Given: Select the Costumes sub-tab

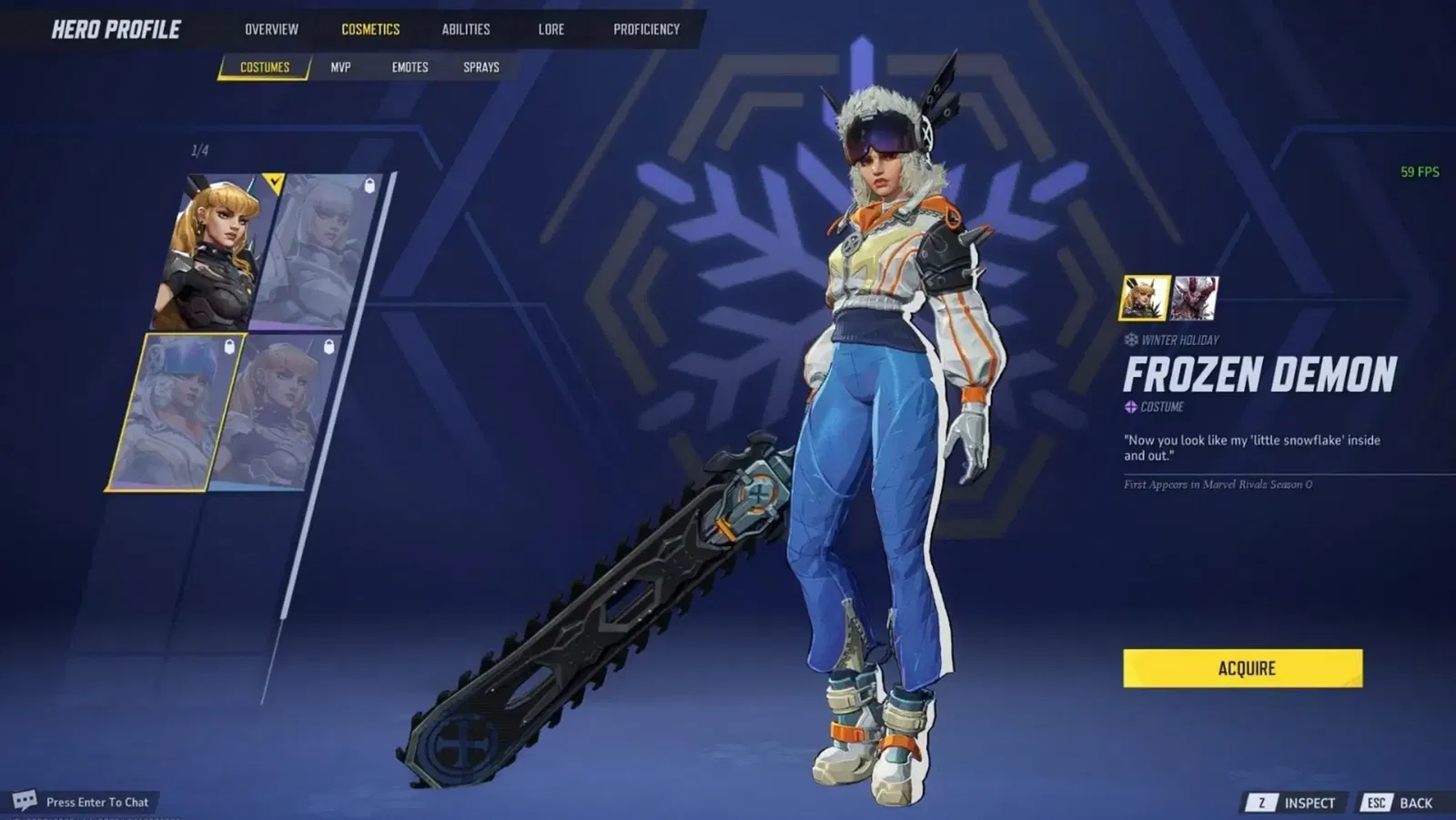Looking at the screenshot, I should pyautogui.click(x=265, y=67).
